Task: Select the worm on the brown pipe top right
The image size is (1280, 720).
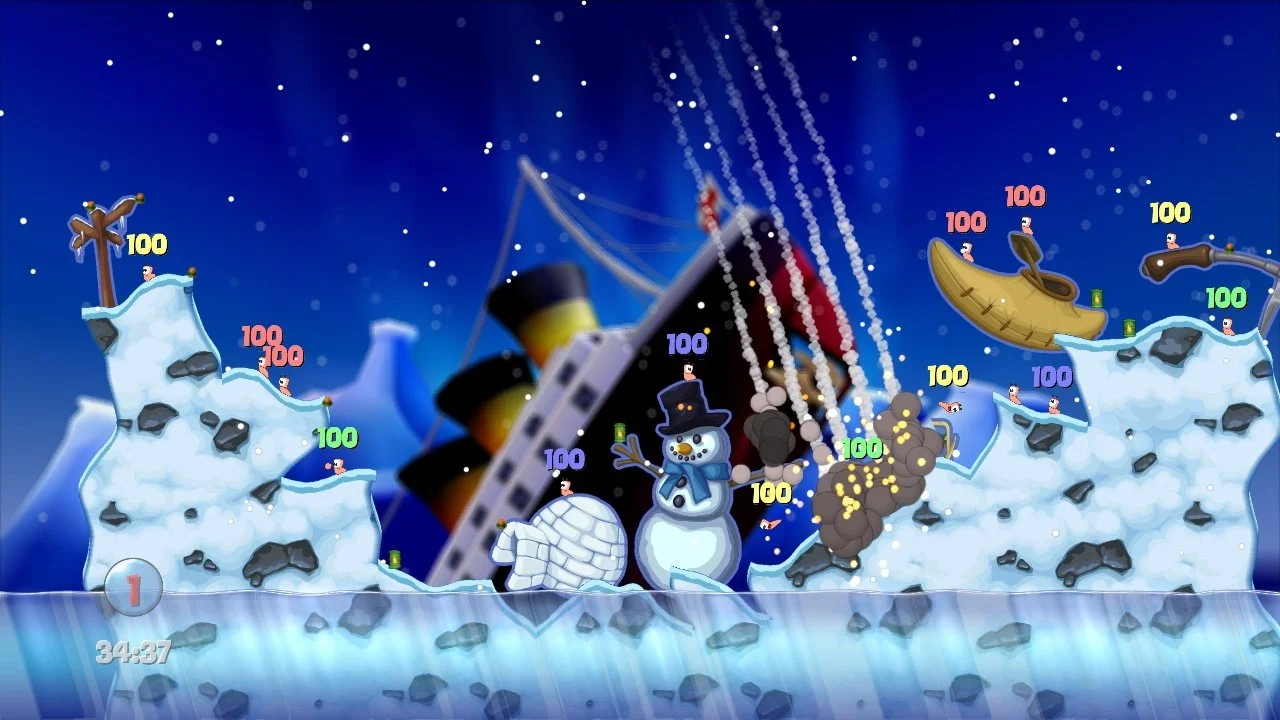Action: coord(1172,241)
